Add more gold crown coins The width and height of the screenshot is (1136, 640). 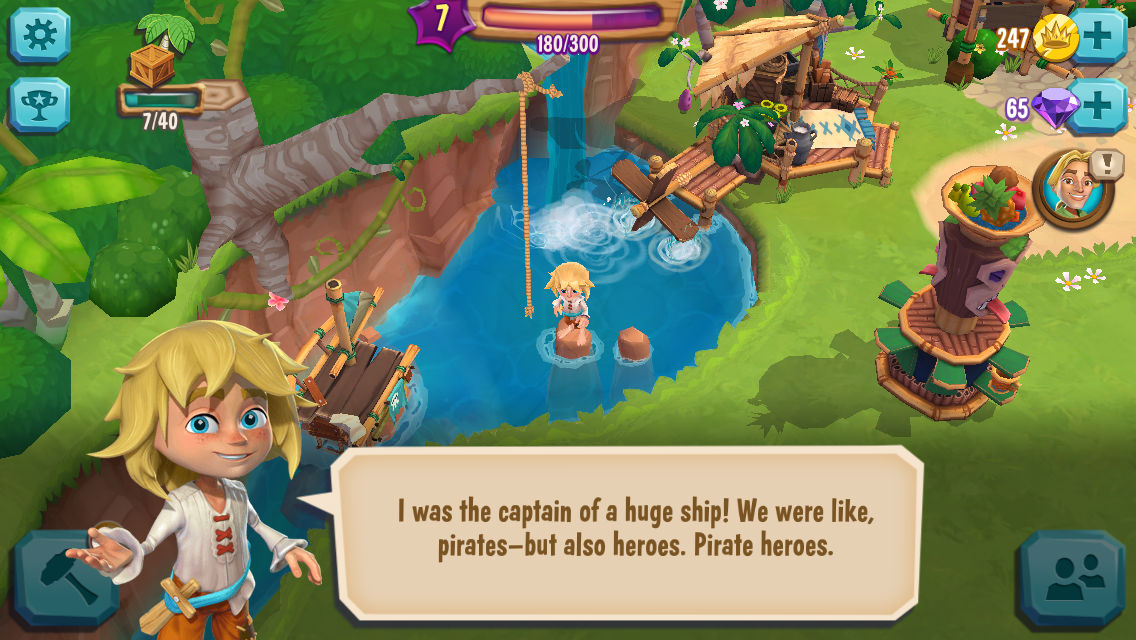click(x=1098, y=37)
